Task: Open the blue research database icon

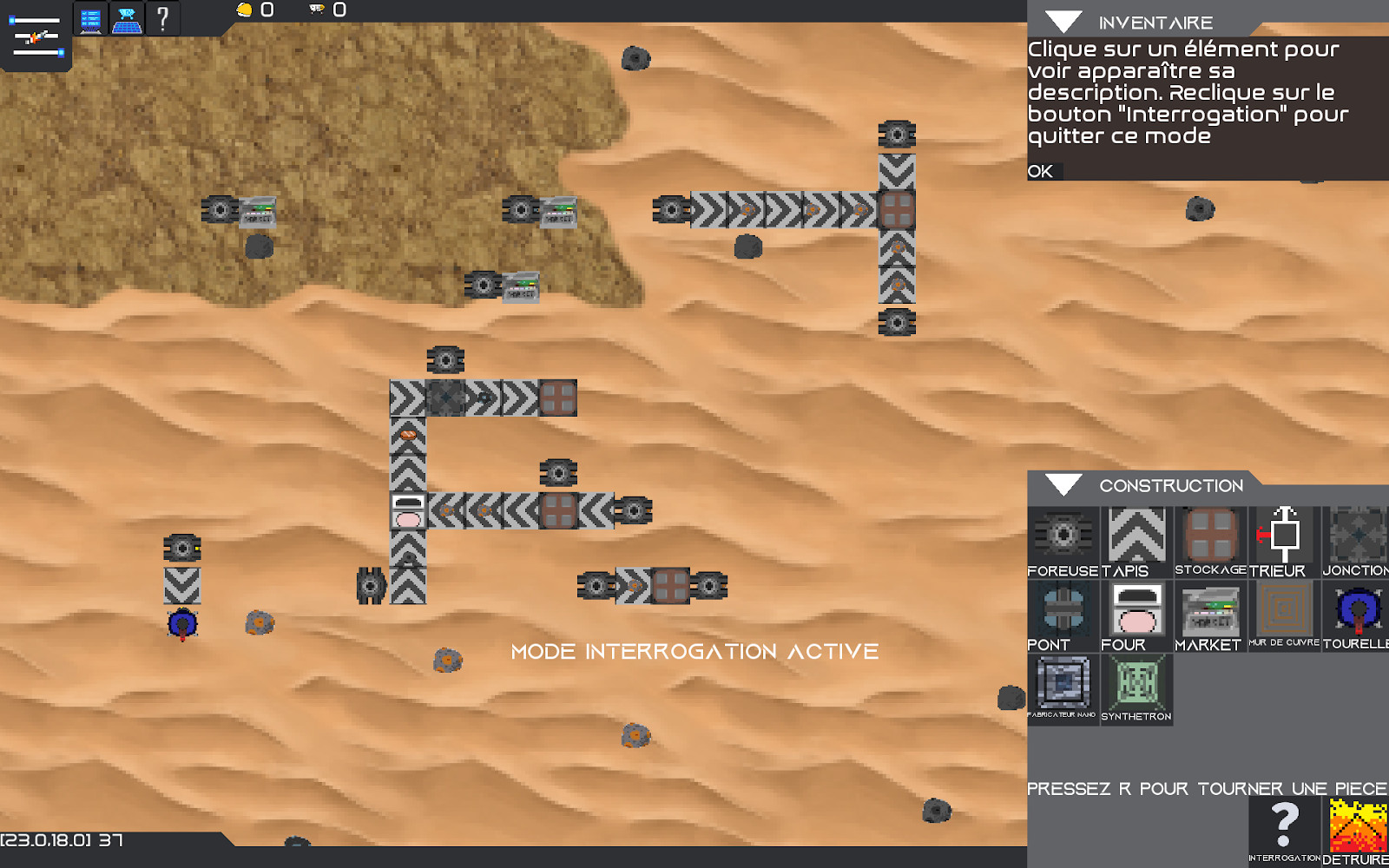Action: click(x=91, y=19)
